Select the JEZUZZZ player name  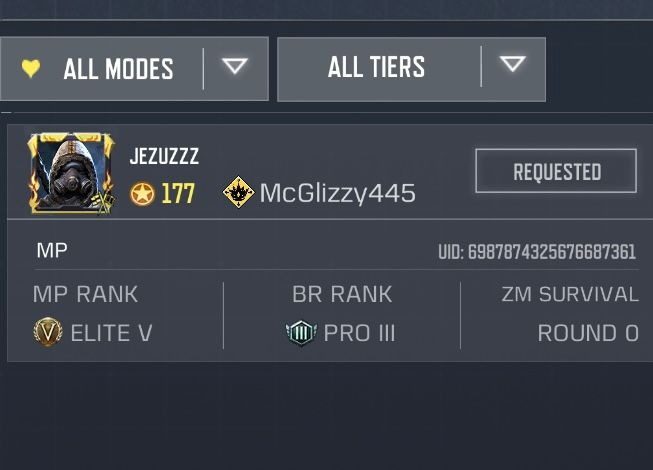164,157
